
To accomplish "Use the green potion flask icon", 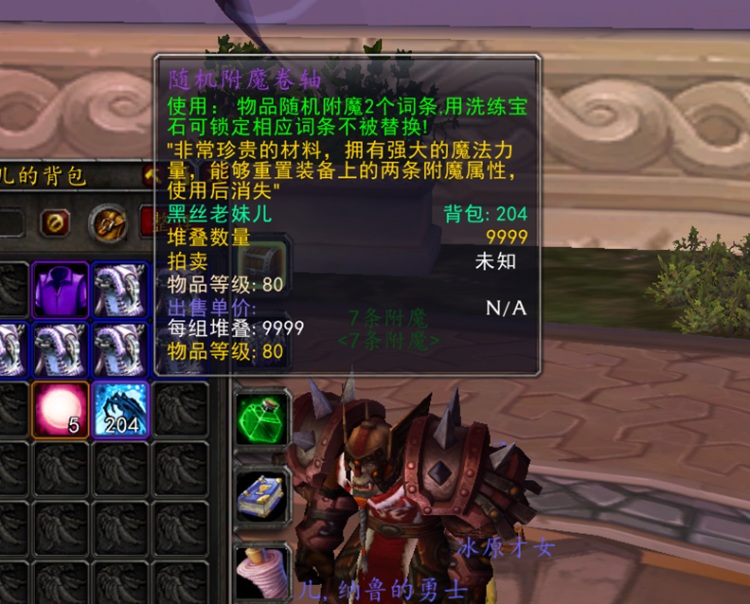I will pos(263,419).
